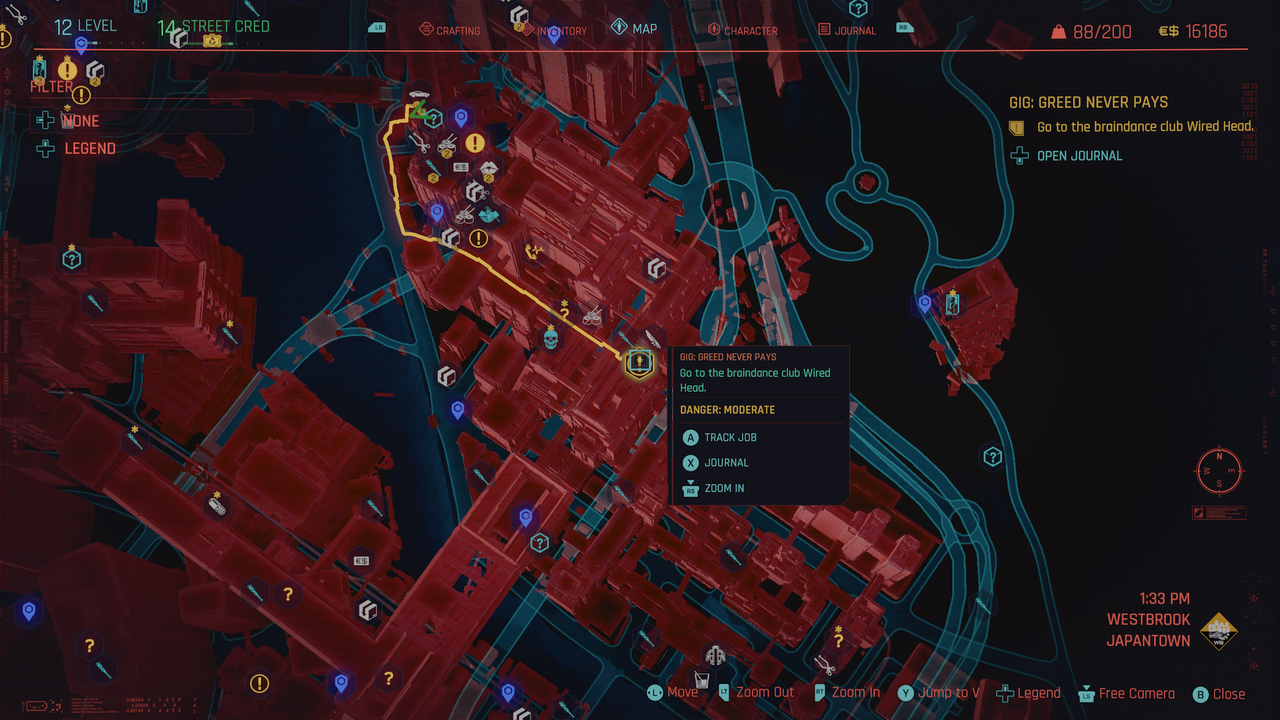Click the E$ drop point icon
The image size is (1280, 720).
click(x=460, y=166)
